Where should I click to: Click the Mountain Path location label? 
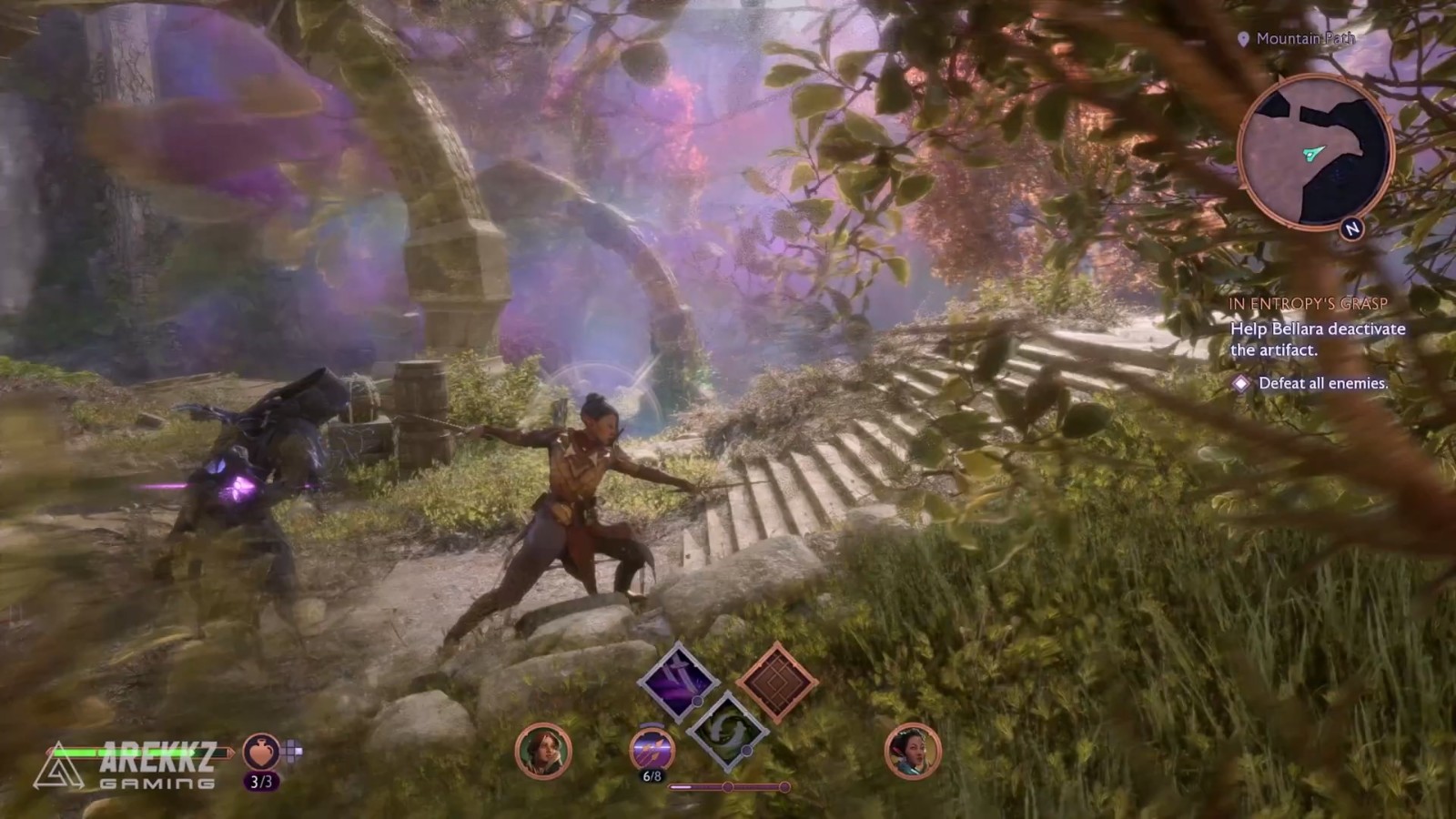[1304, 38]
